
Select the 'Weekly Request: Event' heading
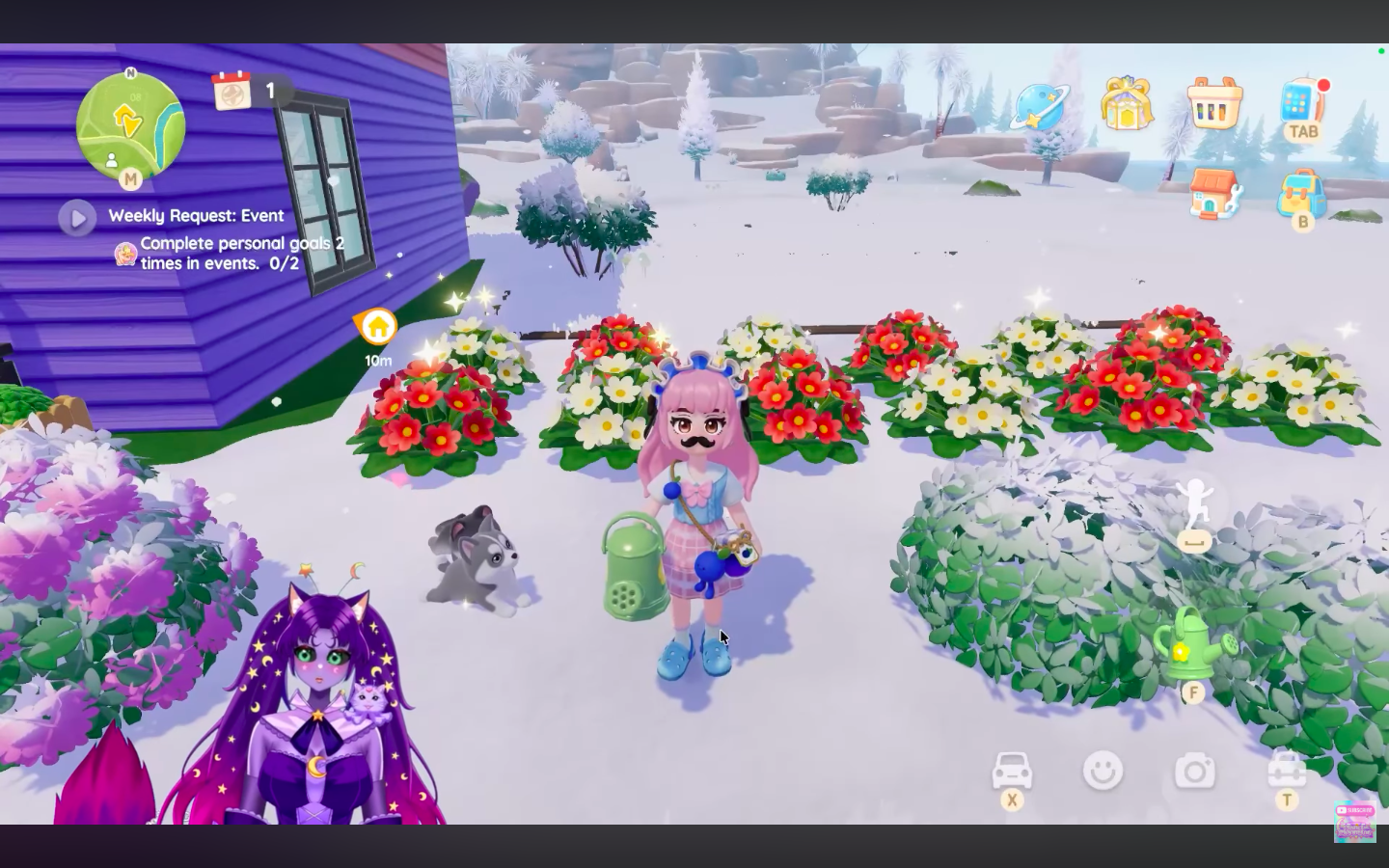(198, 215)
